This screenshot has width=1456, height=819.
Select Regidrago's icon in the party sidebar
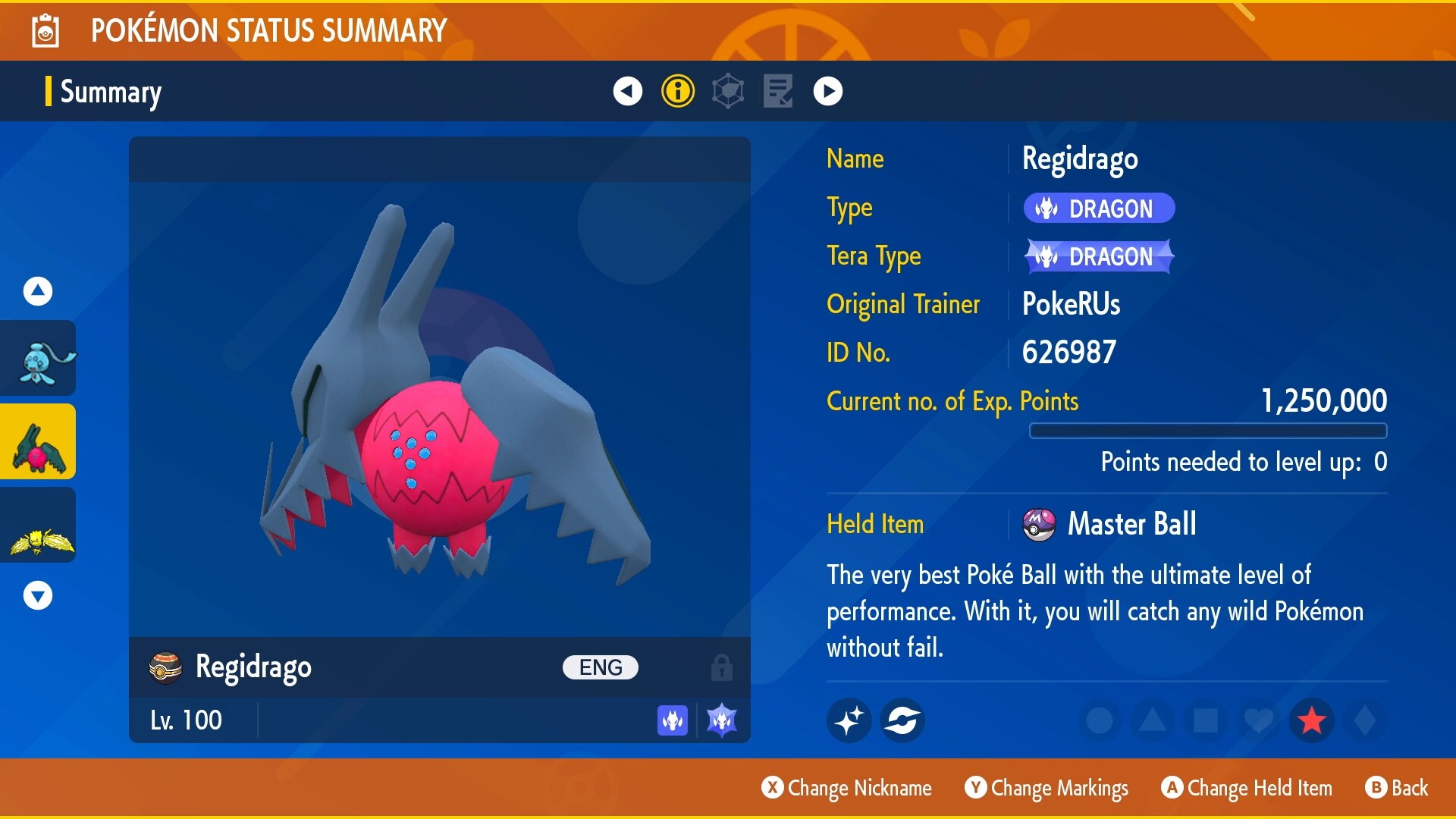(x=37, y=441)
